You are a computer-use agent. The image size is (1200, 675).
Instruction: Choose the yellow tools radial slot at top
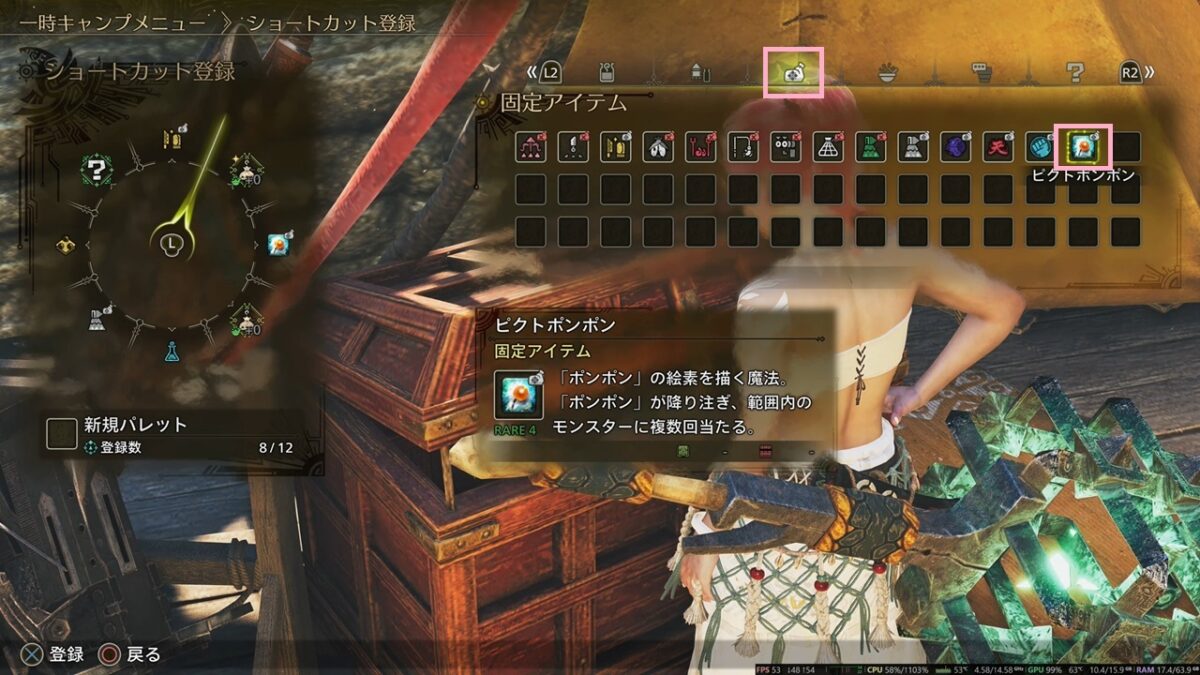click(172, 137)
